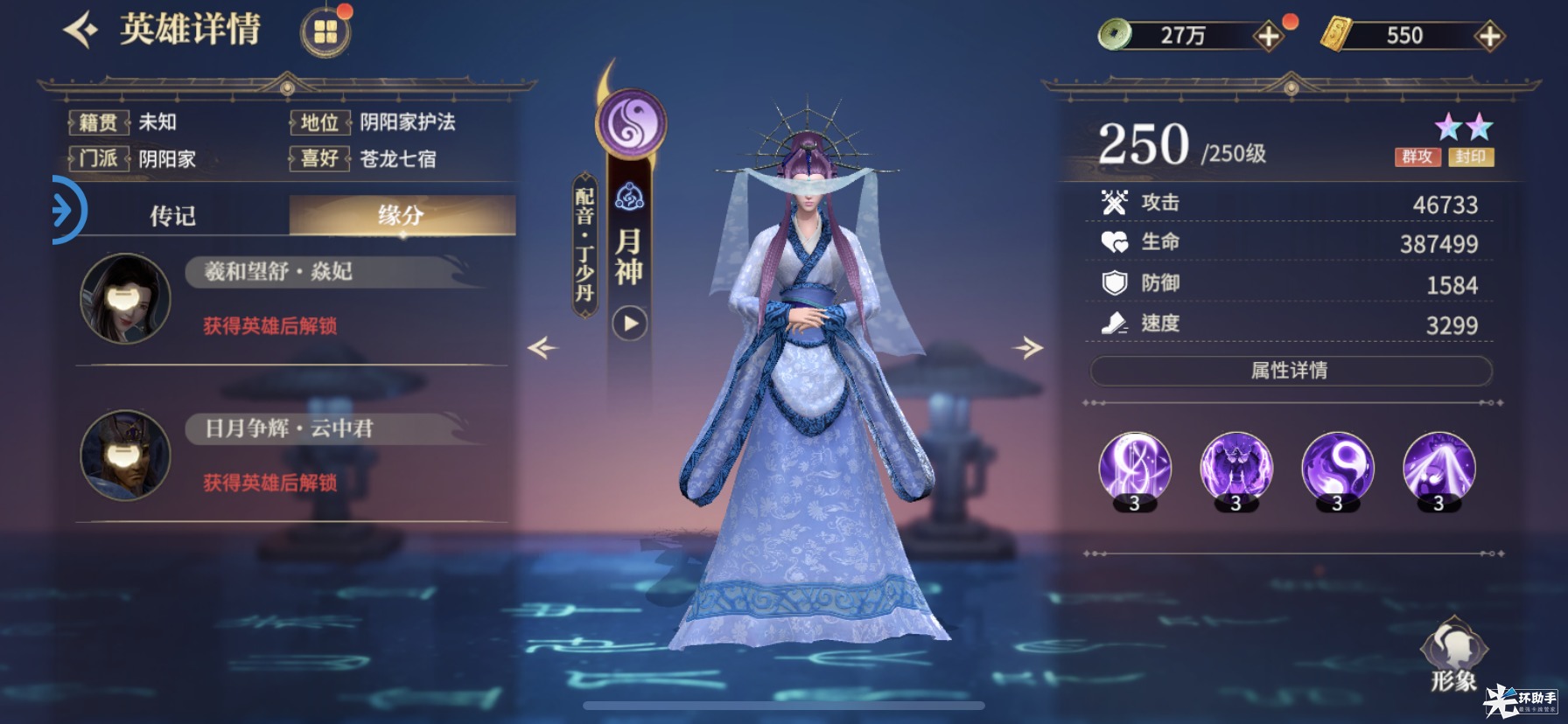
Task: Add more copper coins with plus button
Action: pos(1268,36)
